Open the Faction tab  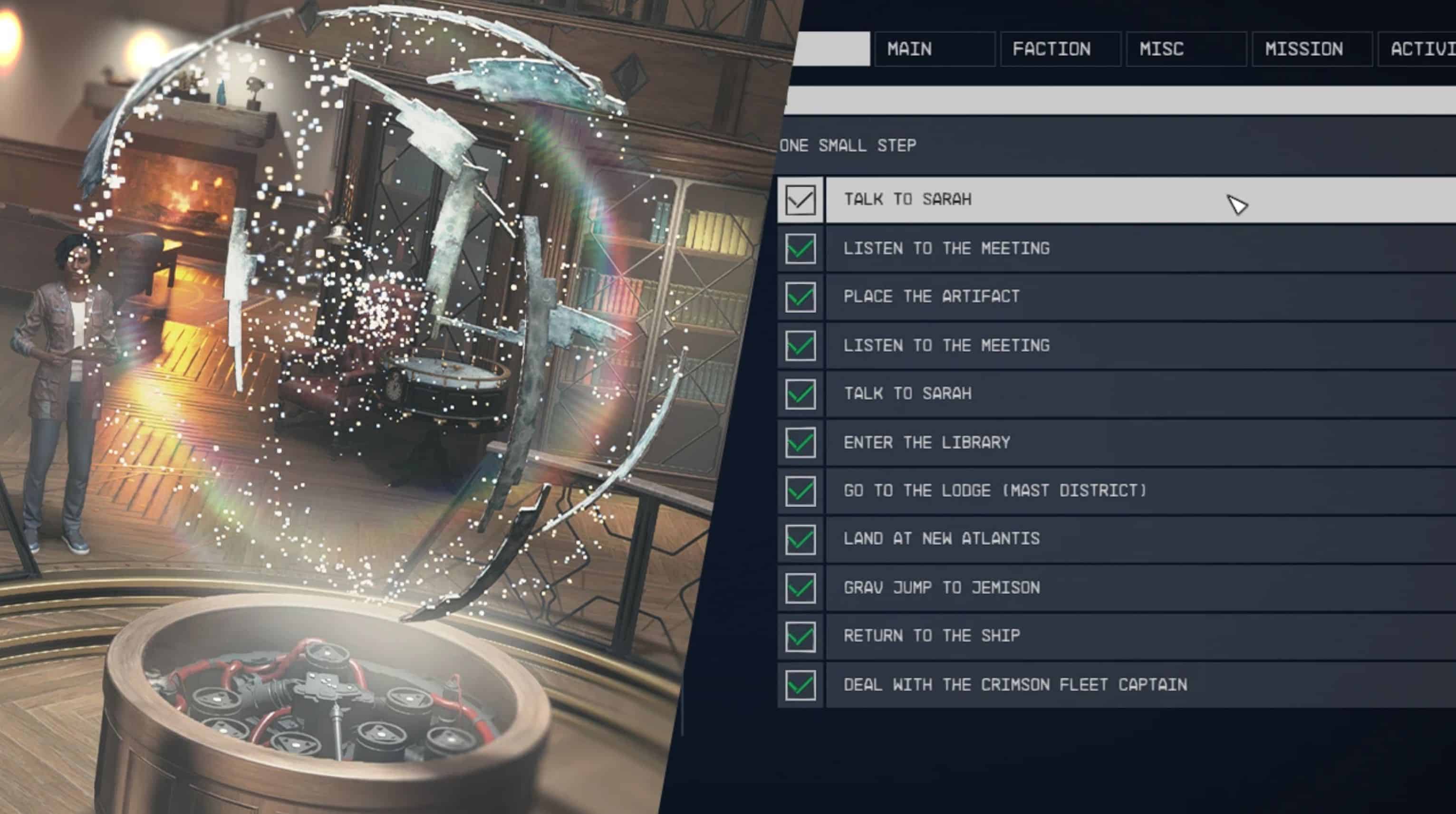pyautogui.click(x=1060, y=49)
